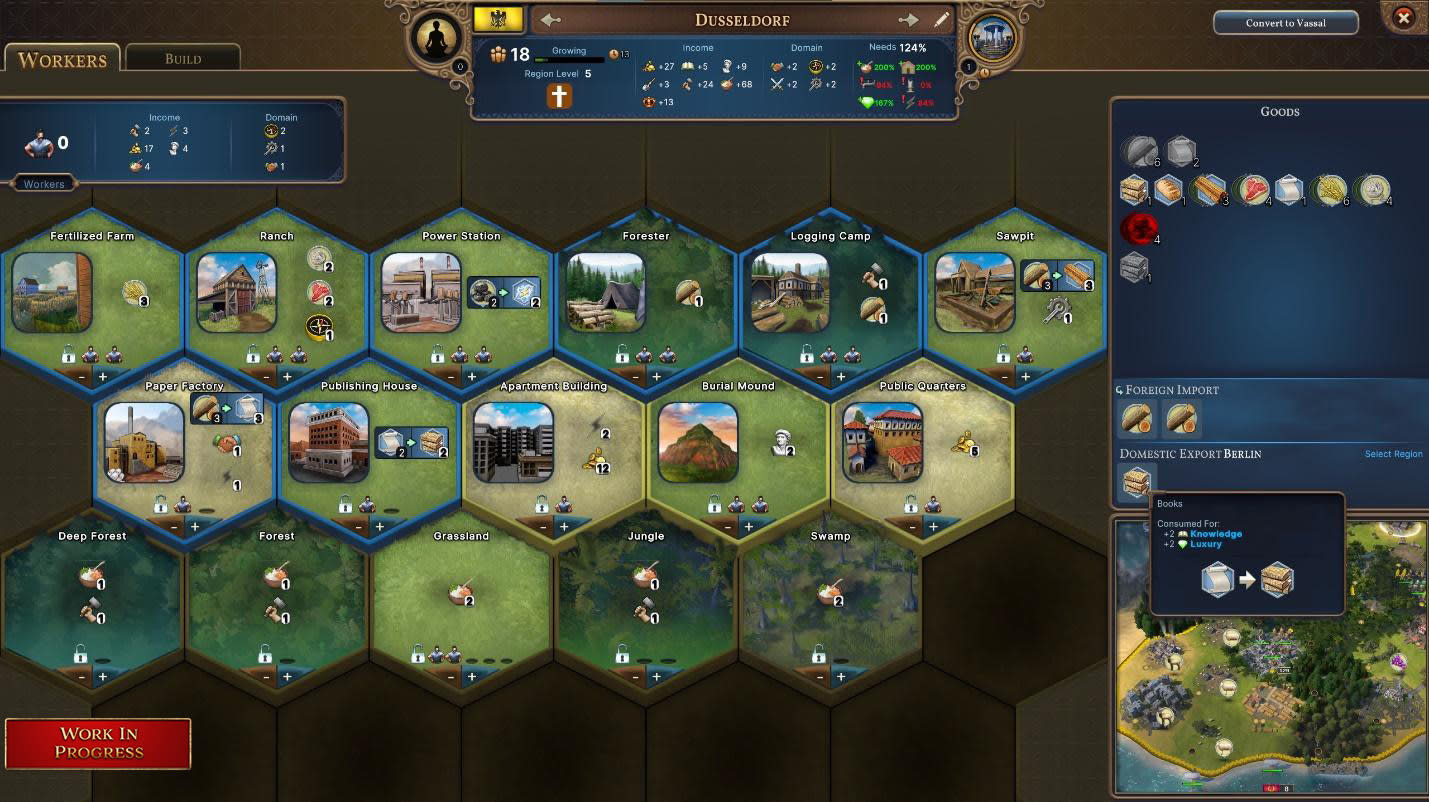Click the religion cross icon

559,96
